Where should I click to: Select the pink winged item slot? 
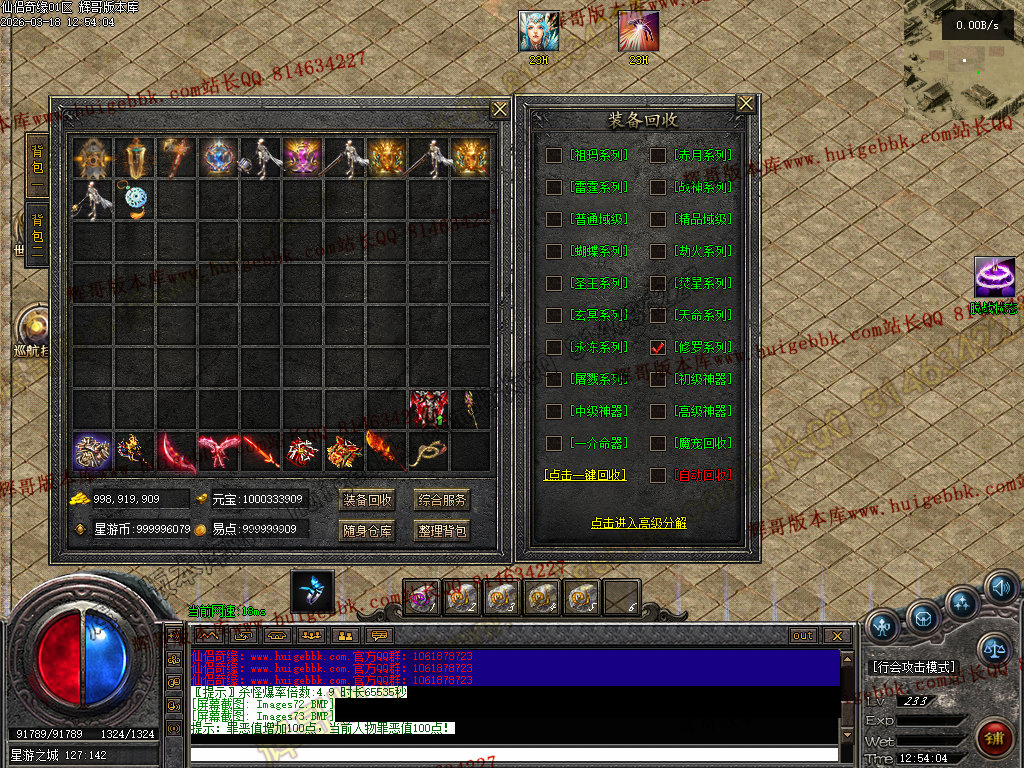(x=219, y=451)
